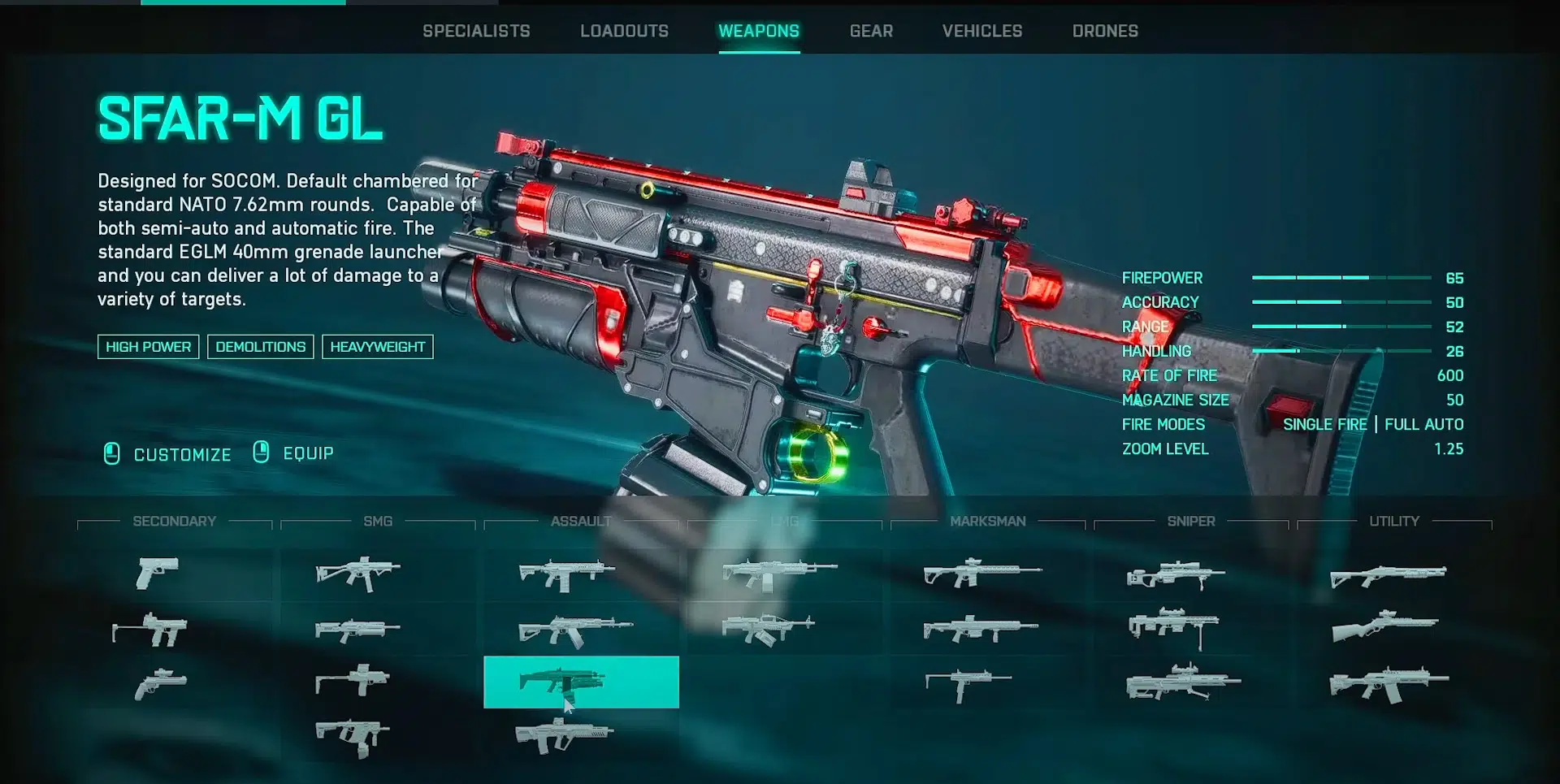Select the bottom weapon under Utility
The height and width of the screenshot is (784, 1560).
point(1388,684)
